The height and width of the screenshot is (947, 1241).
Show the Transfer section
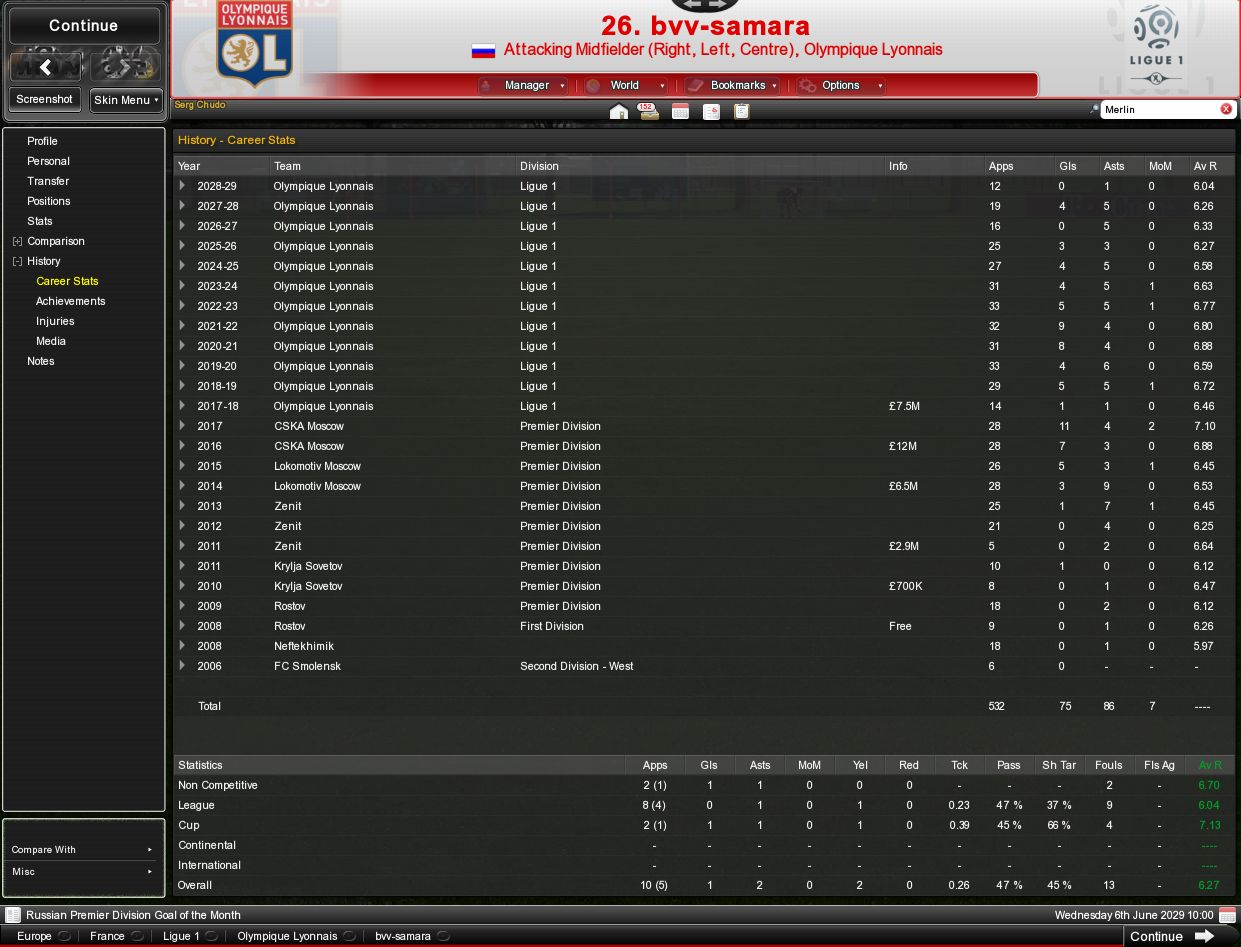(x=48, y=181)
